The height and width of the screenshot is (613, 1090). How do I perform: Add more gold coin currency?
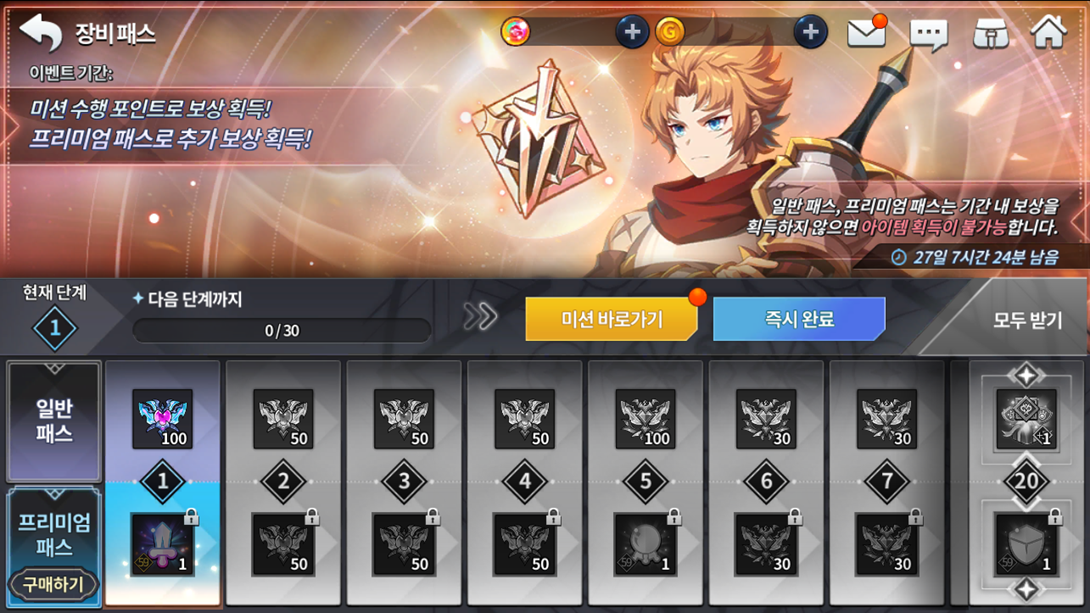pos(810,32)
